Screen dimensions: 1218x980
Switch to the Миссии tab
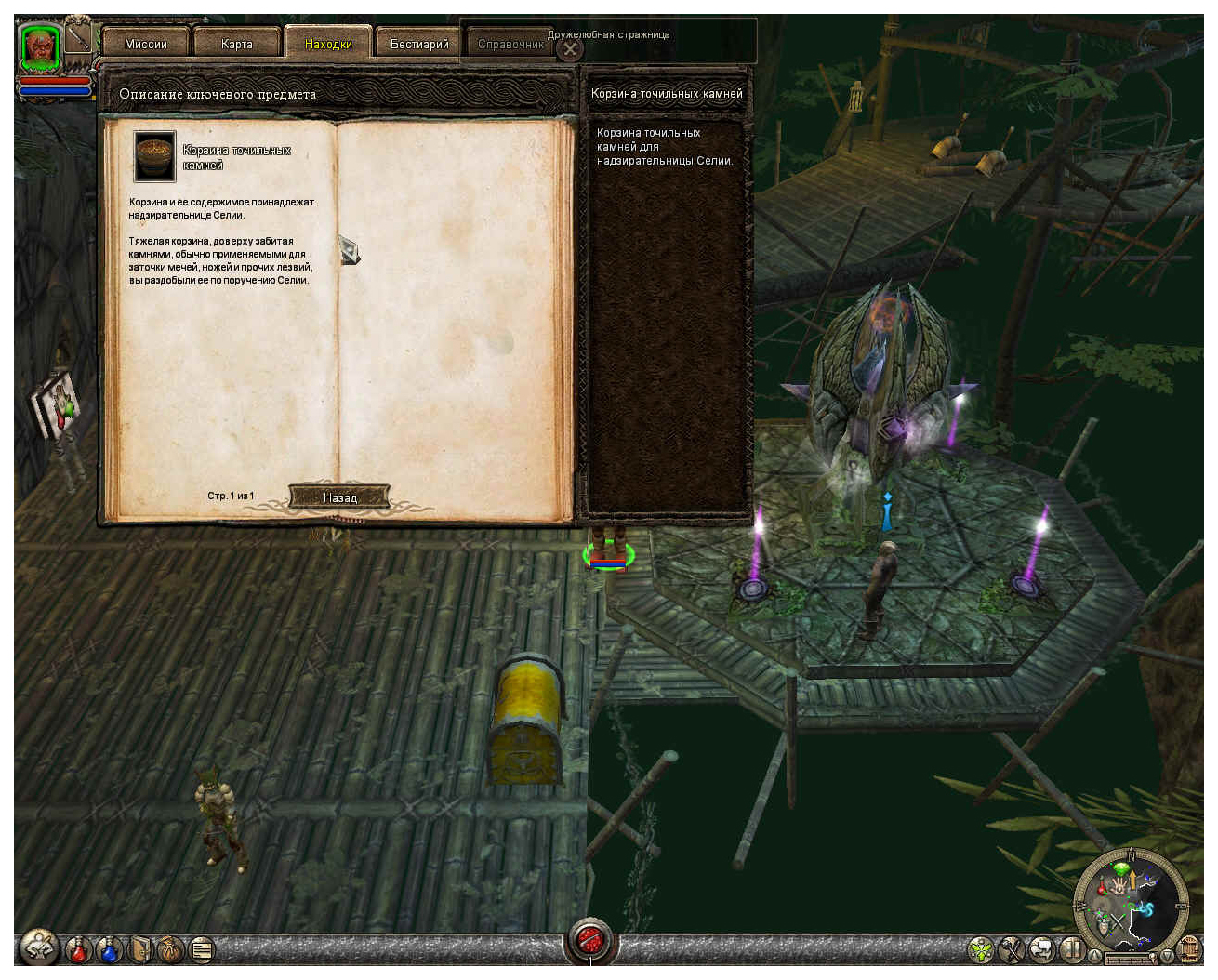click(x=146, y=44)
